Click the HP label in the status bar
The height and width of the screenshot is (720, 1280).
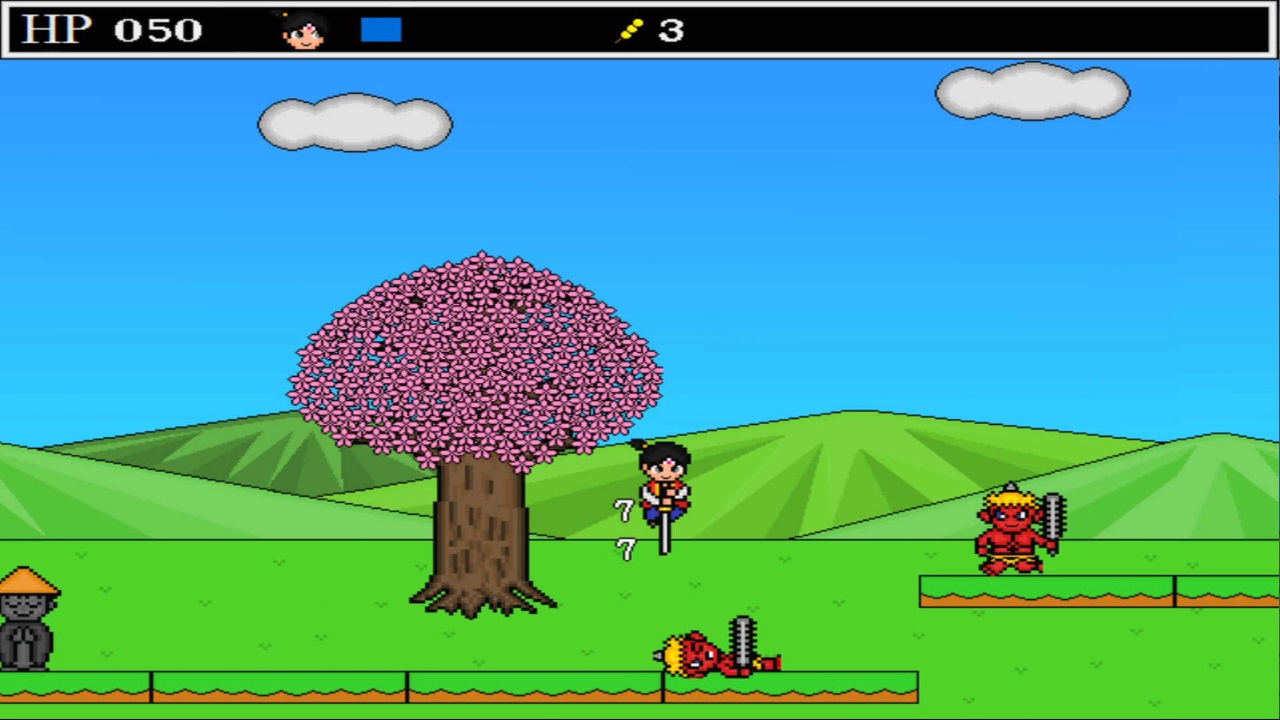pyautogui.click(x=54, y=28)
